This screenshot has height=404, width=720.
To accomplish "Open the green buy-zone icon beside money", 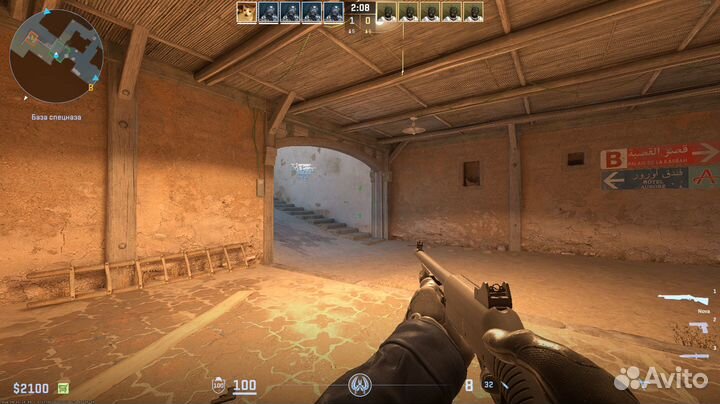I will 63,388.
